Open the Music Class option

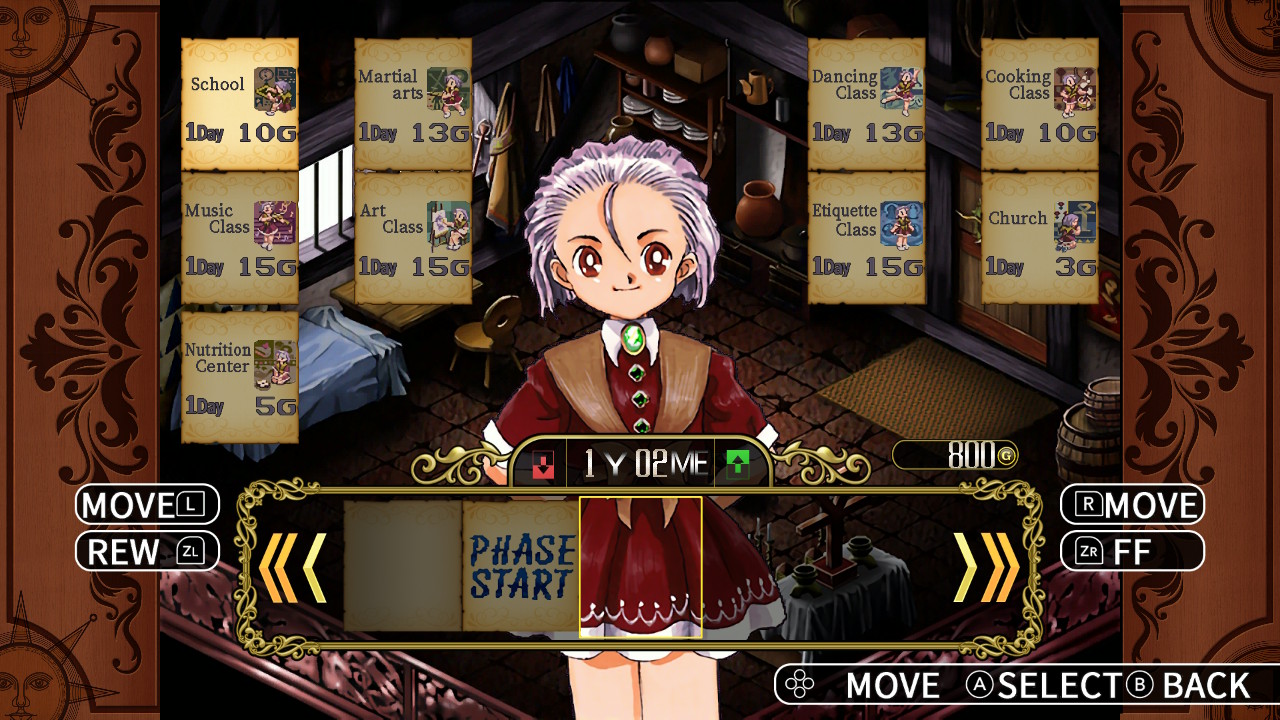(239, 238)
